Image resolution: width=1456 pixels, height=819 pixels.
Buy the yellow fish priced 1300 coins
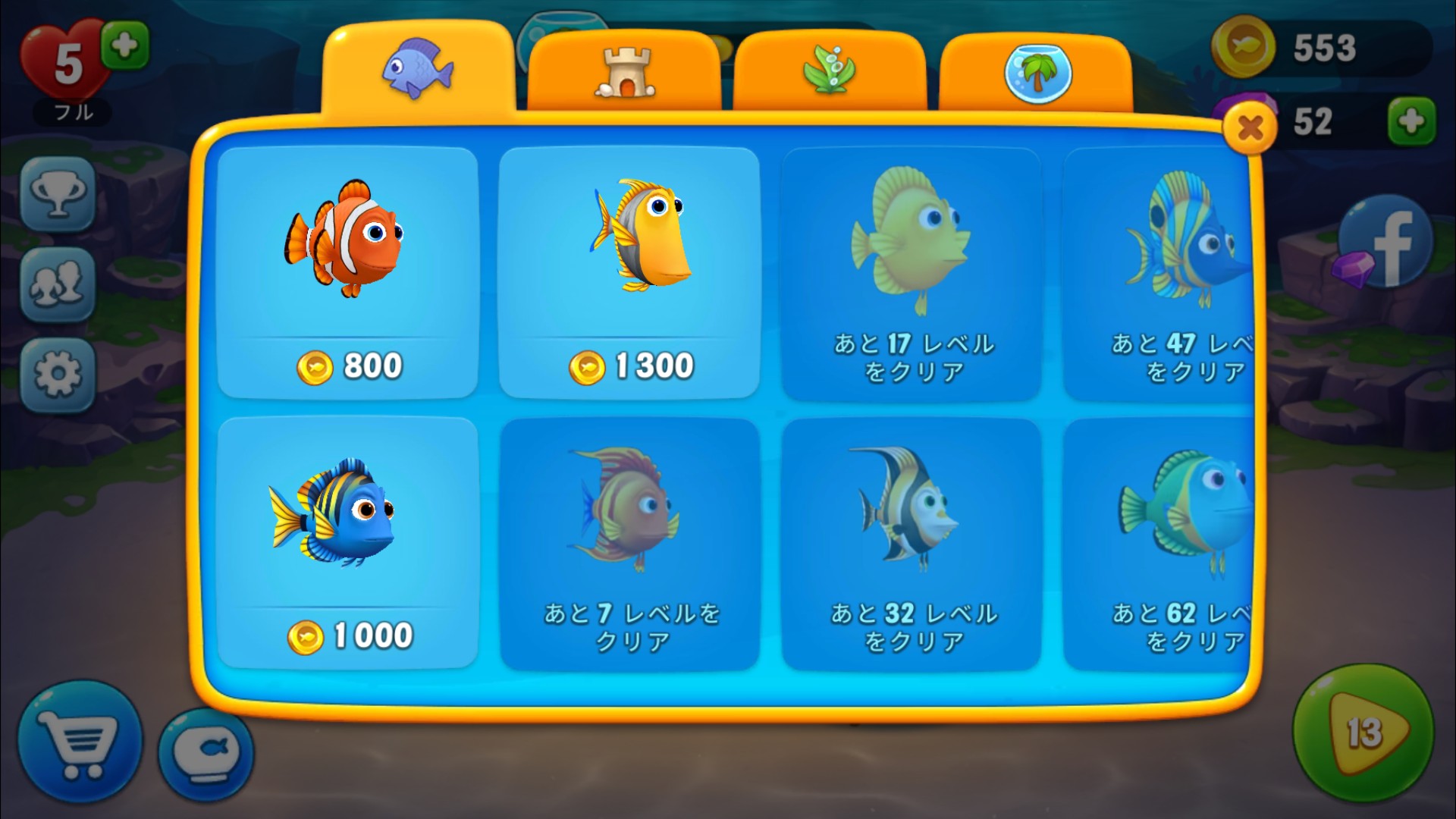point(629,271)
